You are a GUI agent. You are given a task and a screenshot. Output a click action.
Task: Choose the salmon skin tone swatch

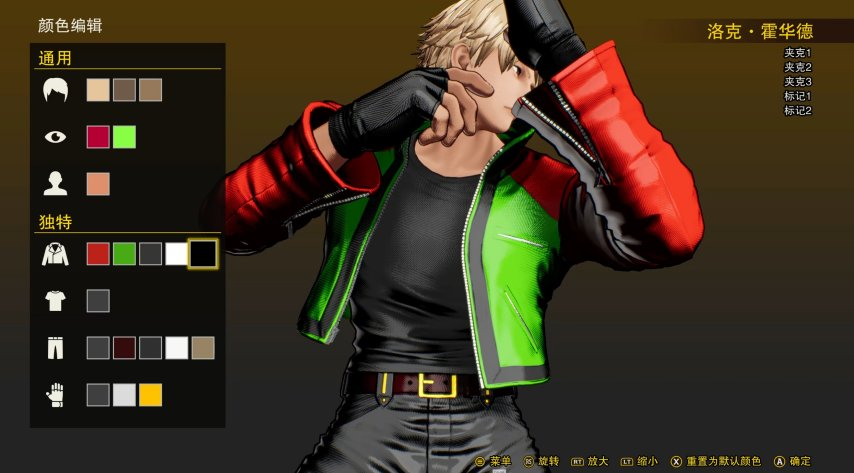(98, 184)
